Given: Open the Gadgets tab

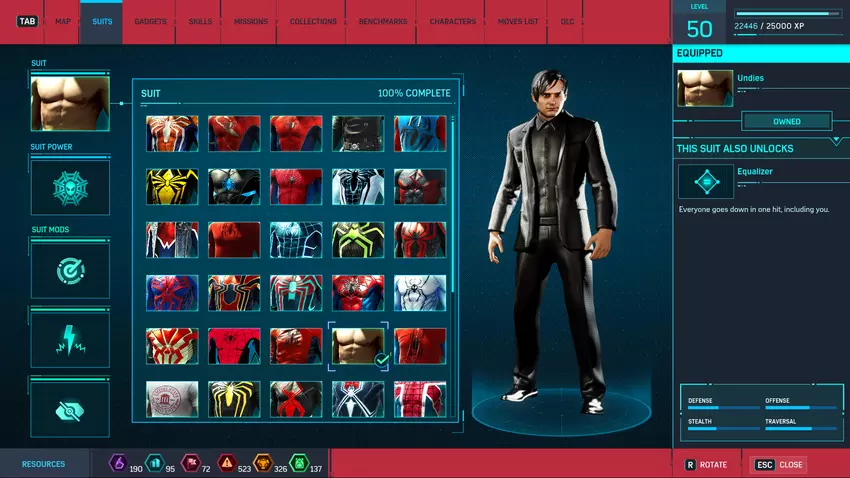Looking at the screenshot, I should point(150,21).
